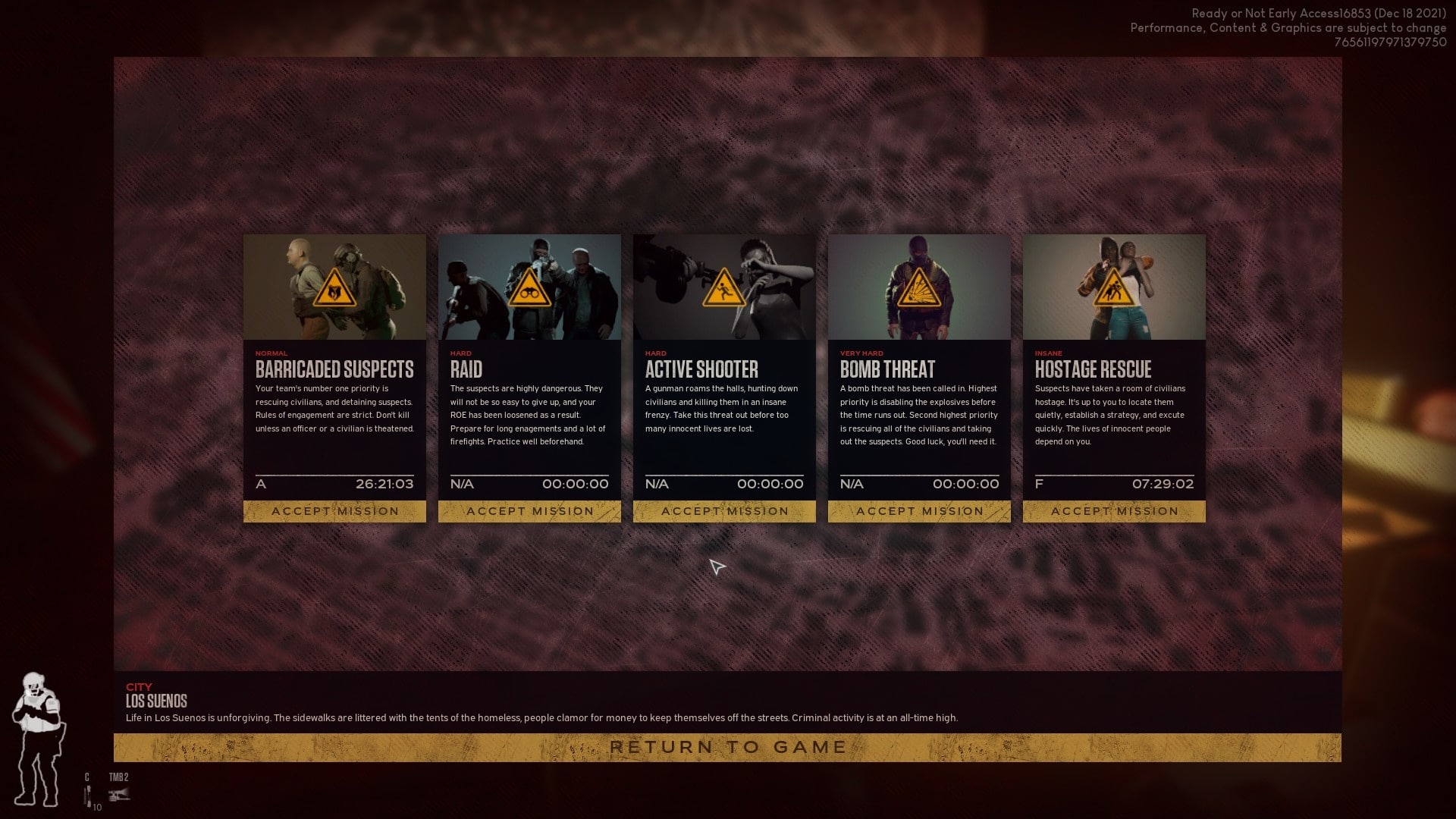Click Return to Game button

click(727, 748)
